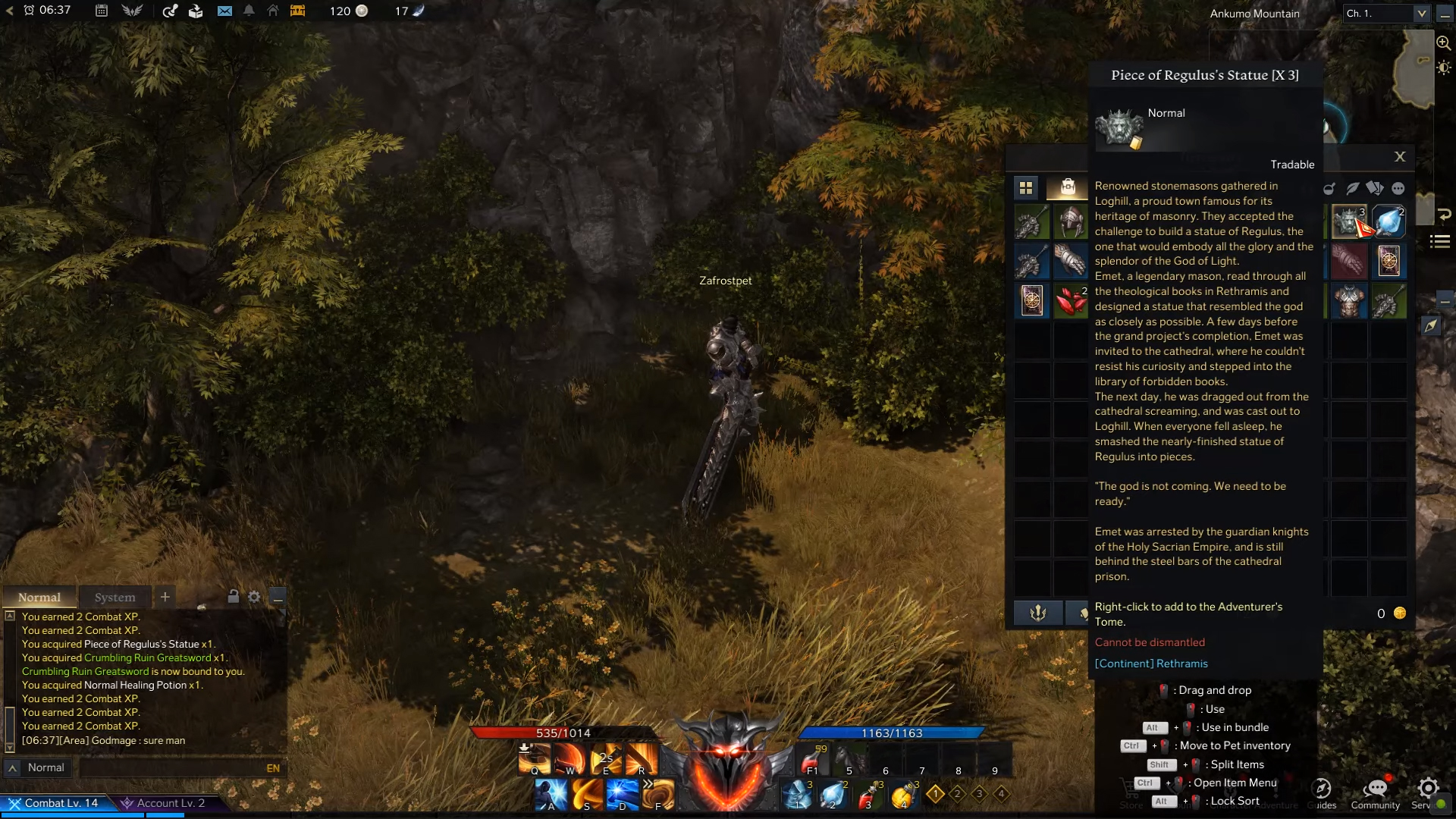Viewport: 1456px width, 819px height.
Task: Open the Community chat bubble icon
Action: pyautogui.click(x=1374, y=787)
